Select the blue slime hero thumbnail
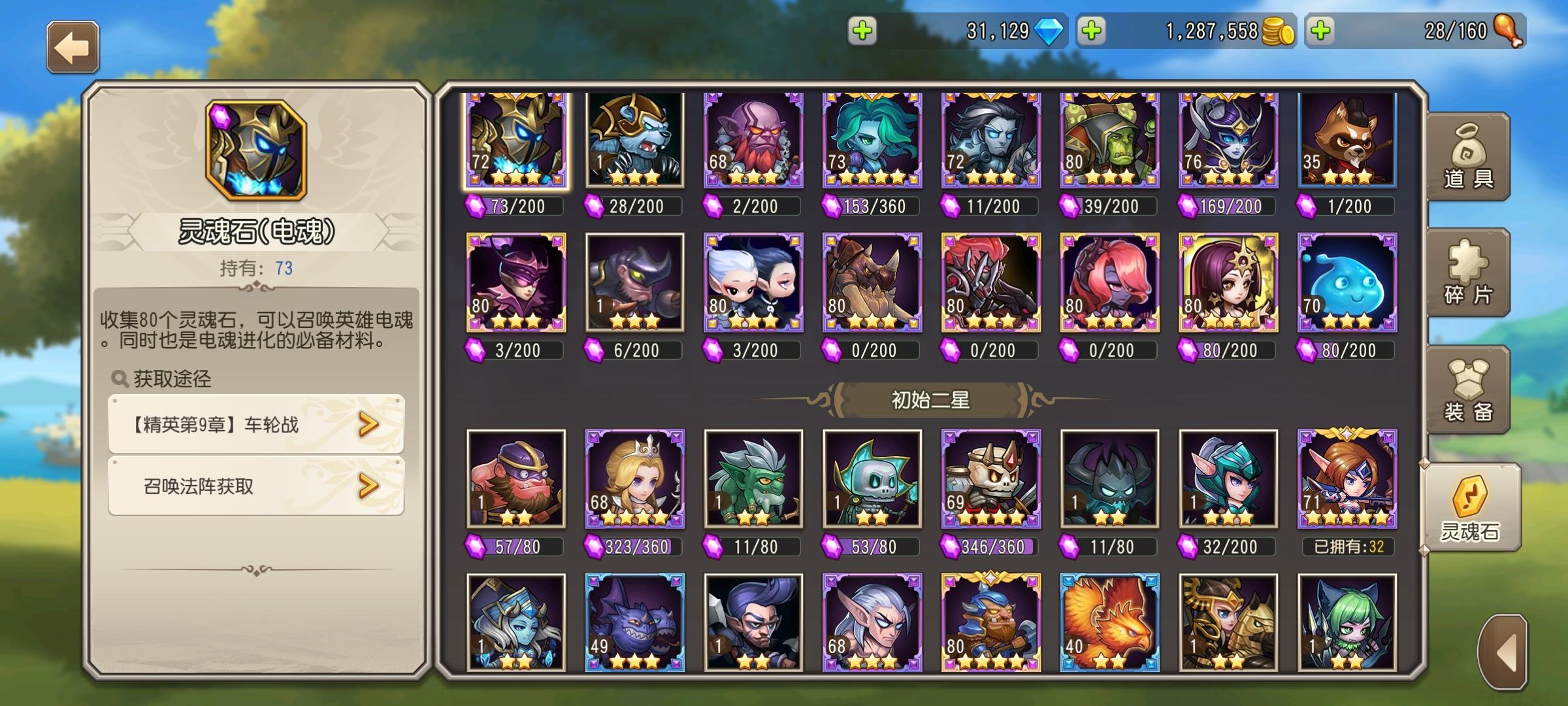Image resolution: width=1568 pixels, height=706 pixels. coord(1348,283)
